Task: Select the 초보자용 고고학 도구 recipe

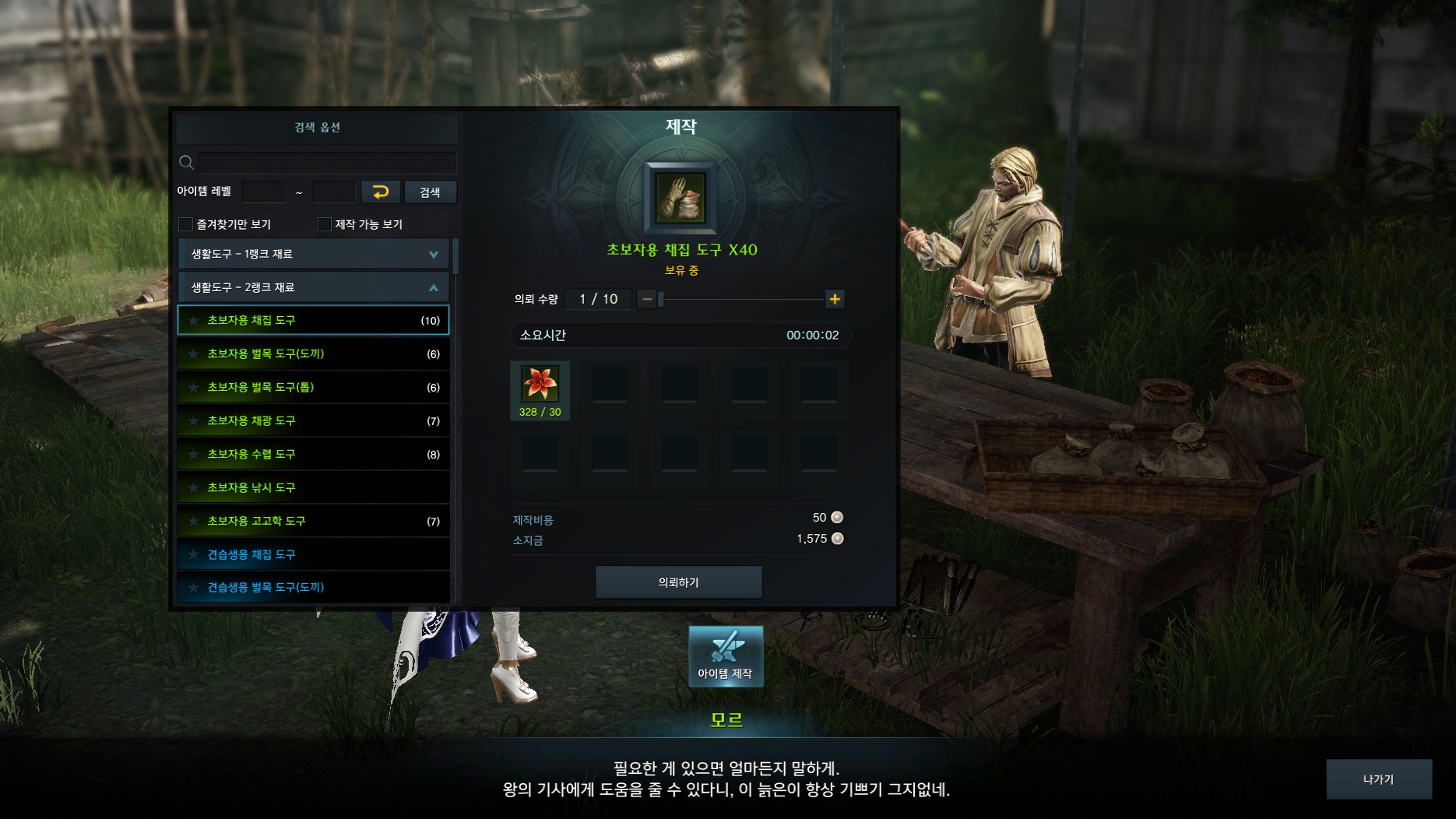Action: pyautogui.click(x=314, y=521)
